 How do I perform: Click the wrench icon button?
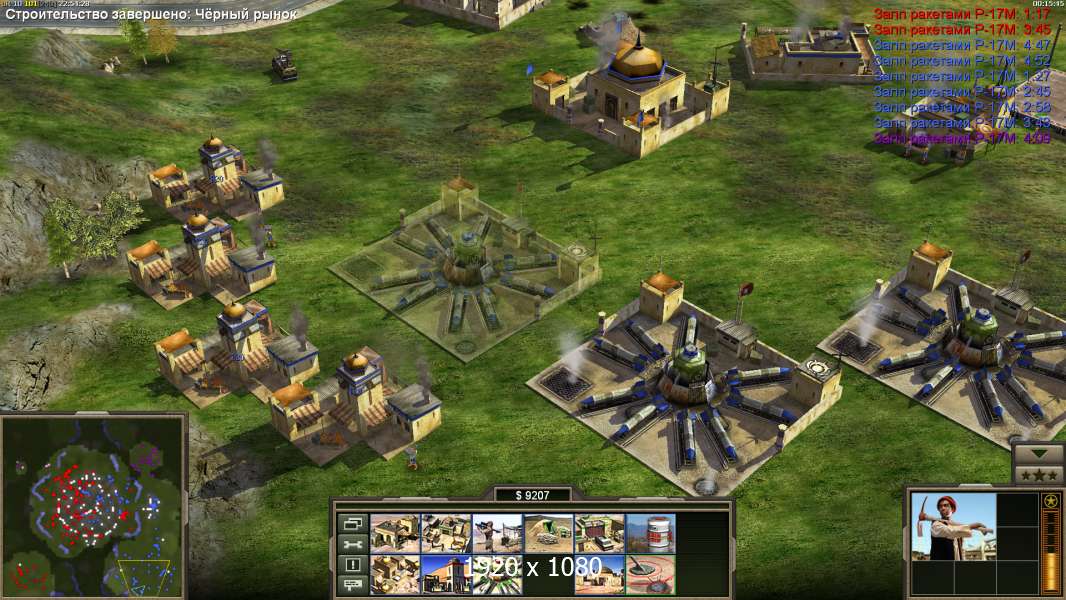tap(352, 544)
